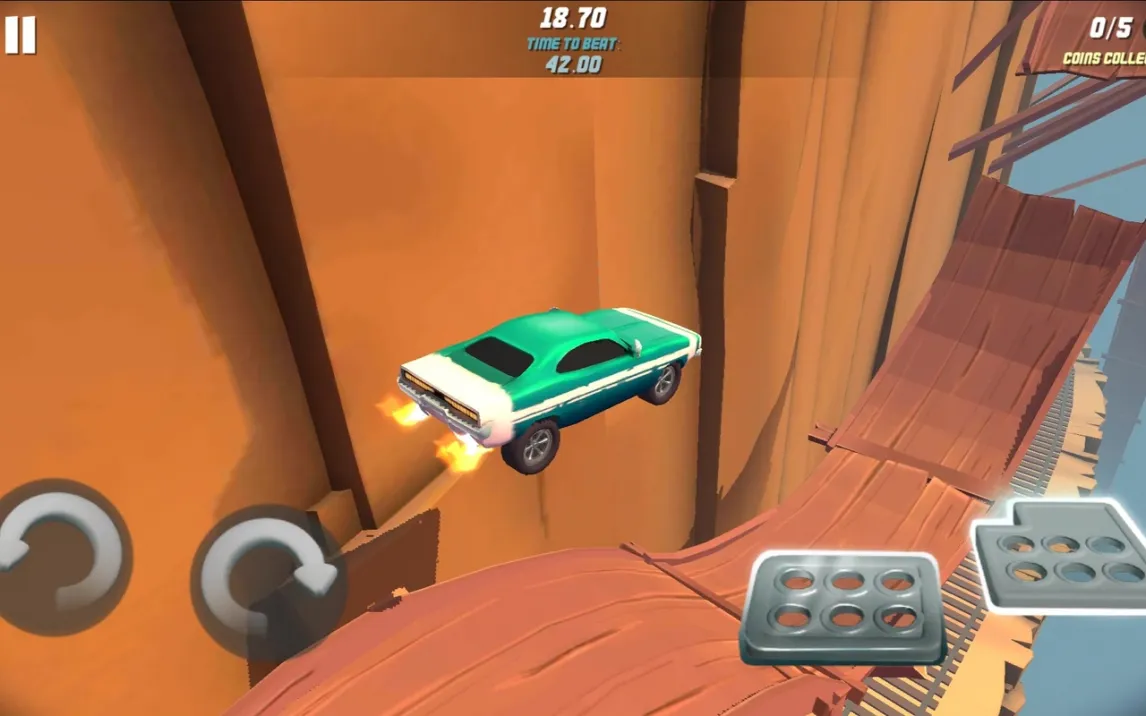The image size is (1146, 716).
Task: Tap the counter-clockwise rotate arrow button
Action: tap(60, 556)
